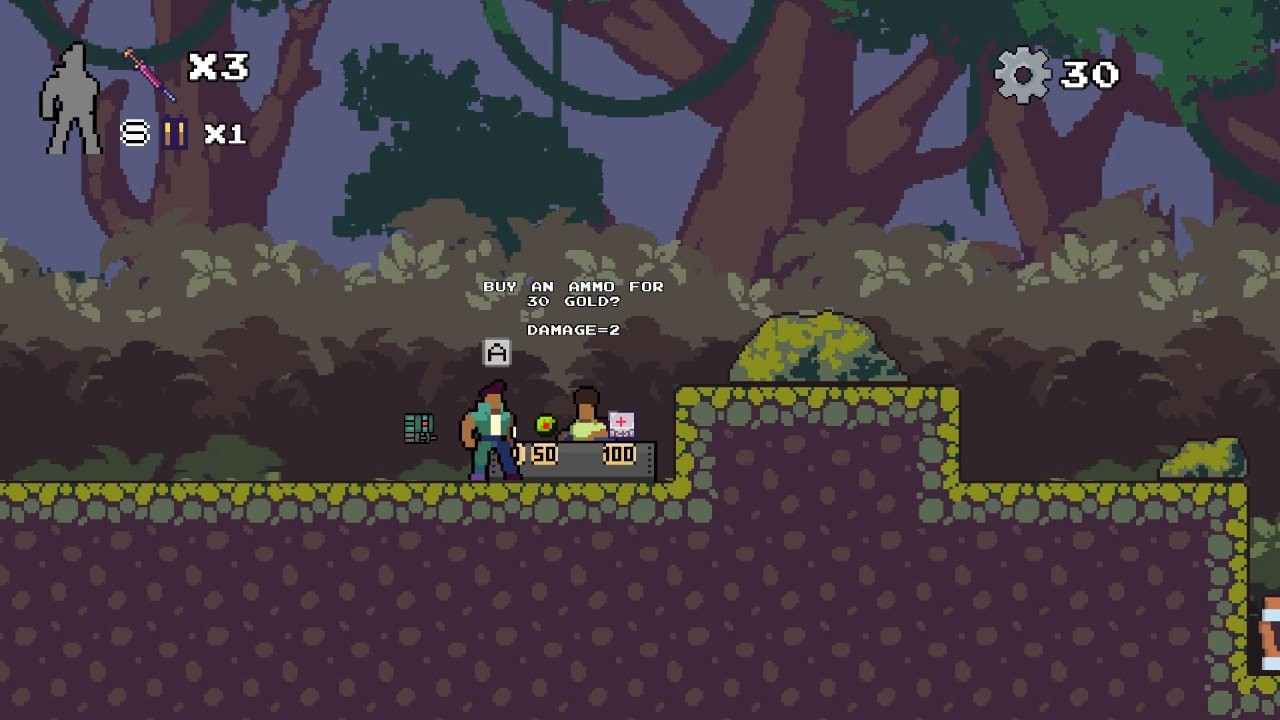1280x720 pixels.
Task: Click the gold gear currency icon
Action: click(x=1021, y=72)
